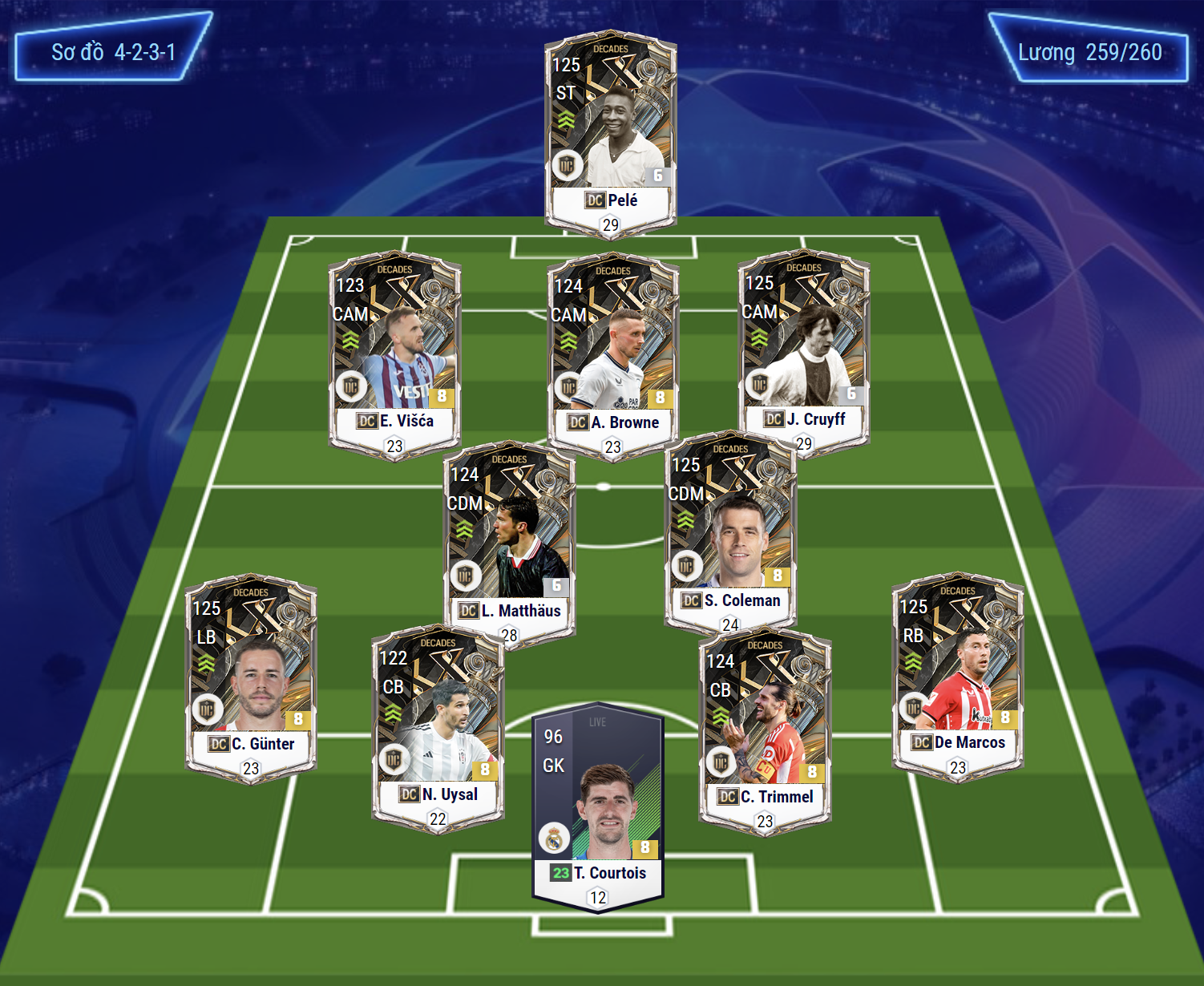Select left back C. Günter

[x=251, y=676]
